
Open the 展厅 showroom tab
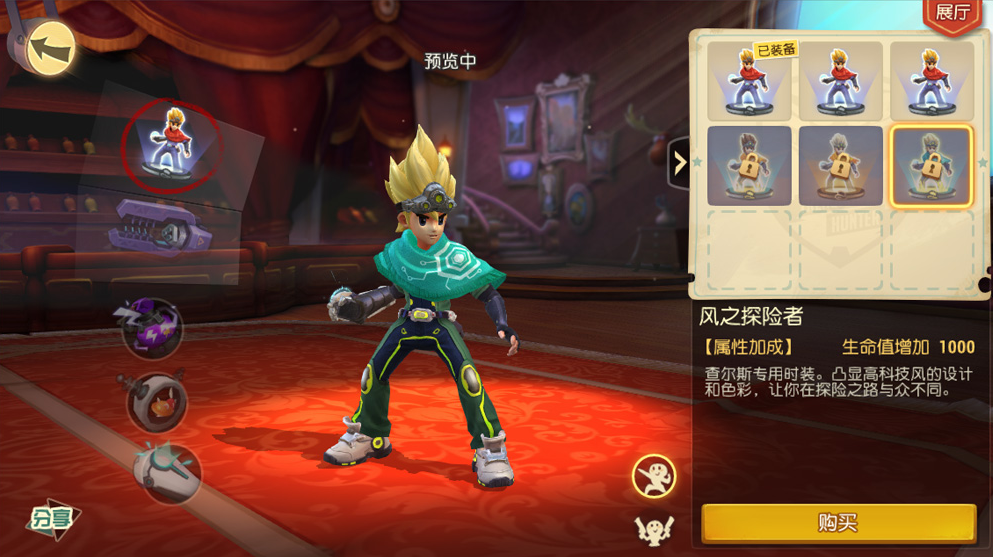tap(952, 14)
